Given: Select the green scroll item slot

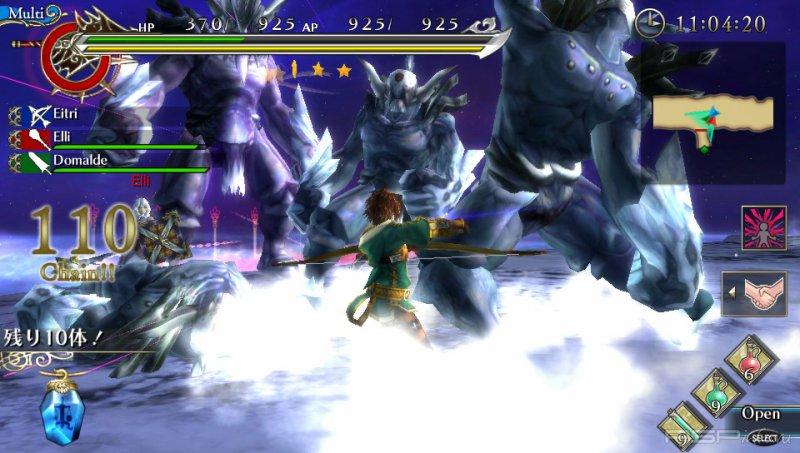Looking at the screenshot, I should 686,424.
